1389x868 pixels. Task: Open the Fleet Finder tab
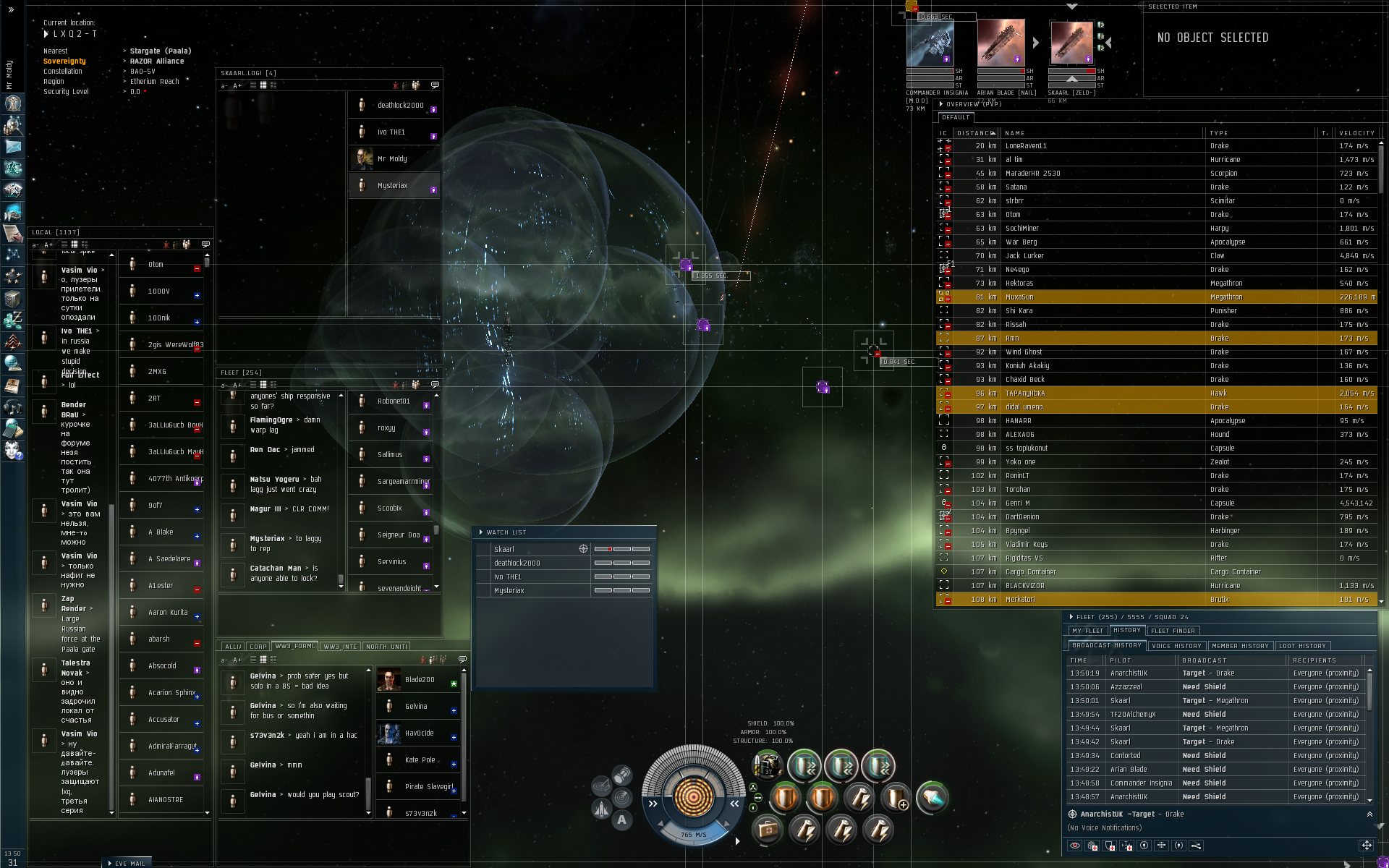click(x=1173, y=631)
